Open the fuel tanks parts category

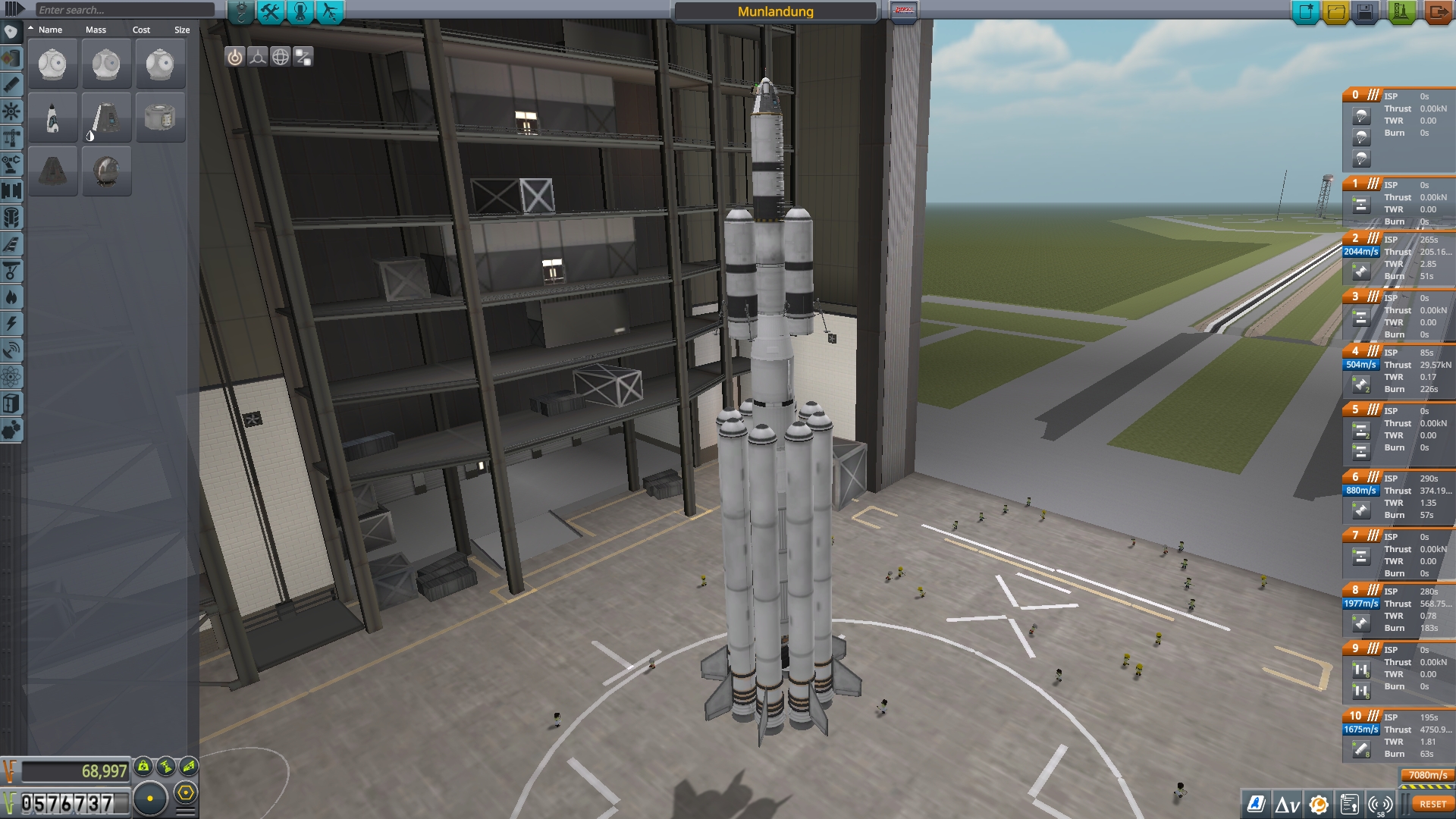(11, 58)
